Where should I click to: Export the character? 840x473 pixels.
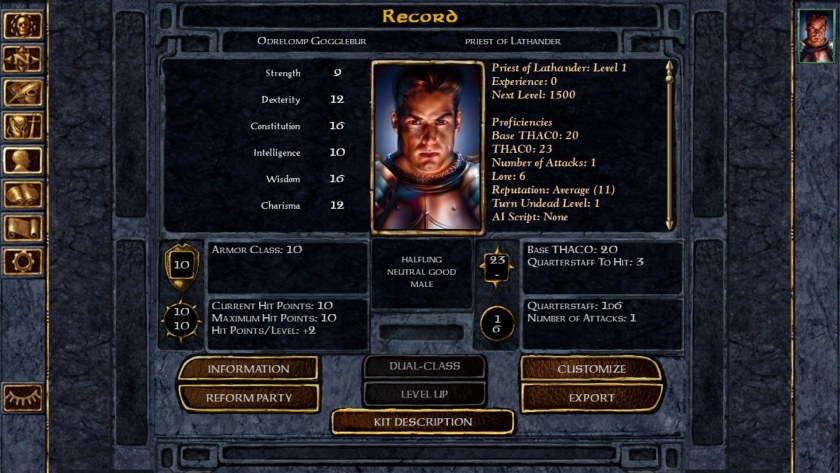[591, 397]
